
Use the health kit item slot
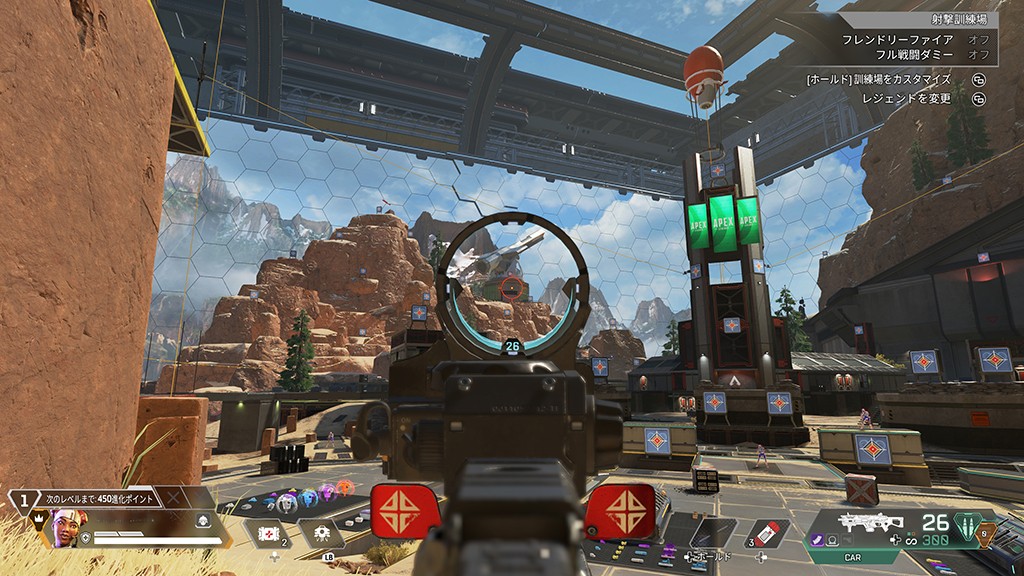(267, 534)
